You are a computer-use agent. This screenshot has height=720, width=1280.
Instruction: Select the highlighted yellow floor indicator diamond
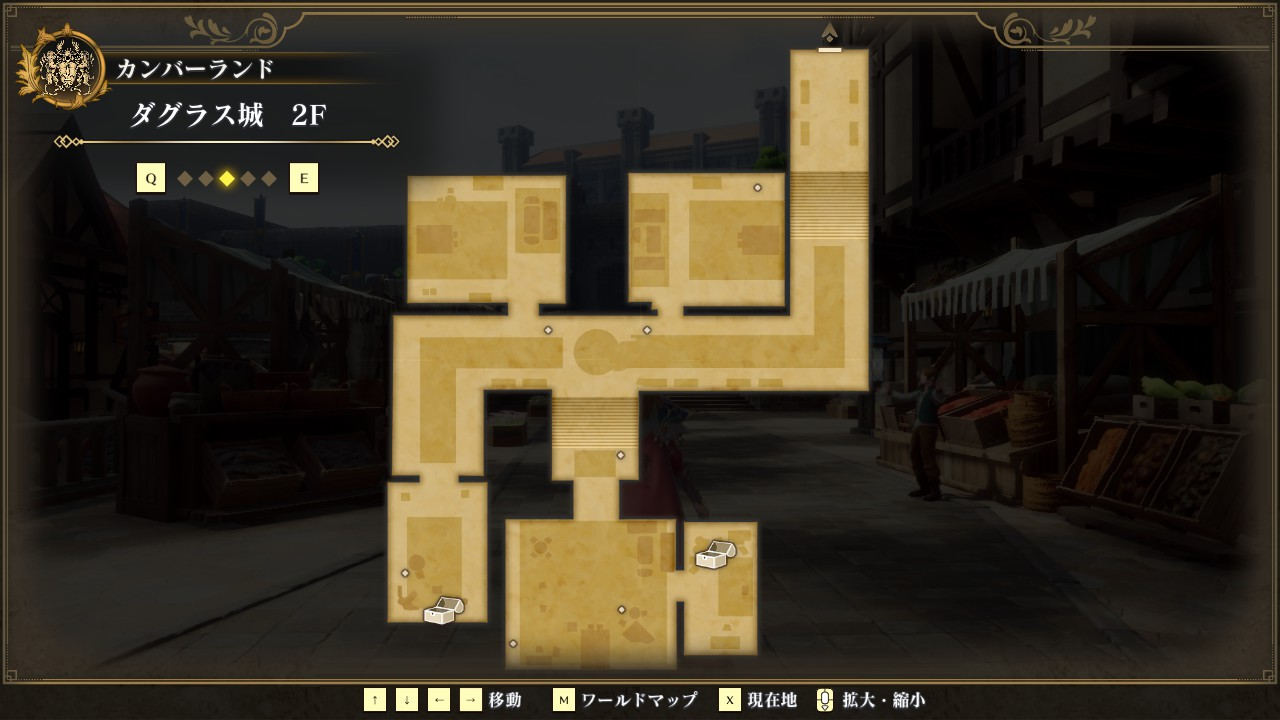coord(227,179)
